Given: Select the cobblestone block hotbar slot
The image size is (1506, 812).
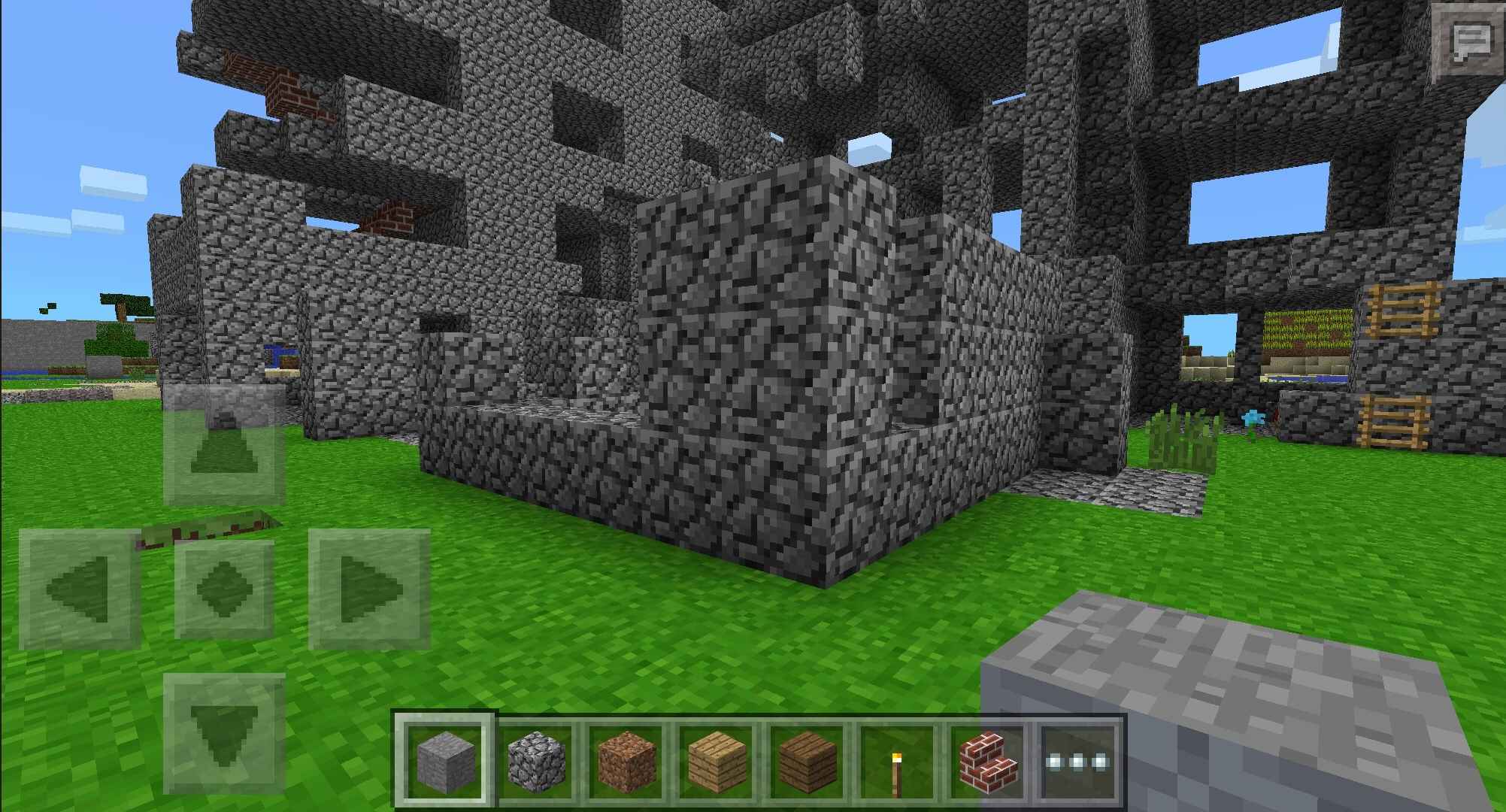Looking at the screenshot, I should tap(535, 758).
